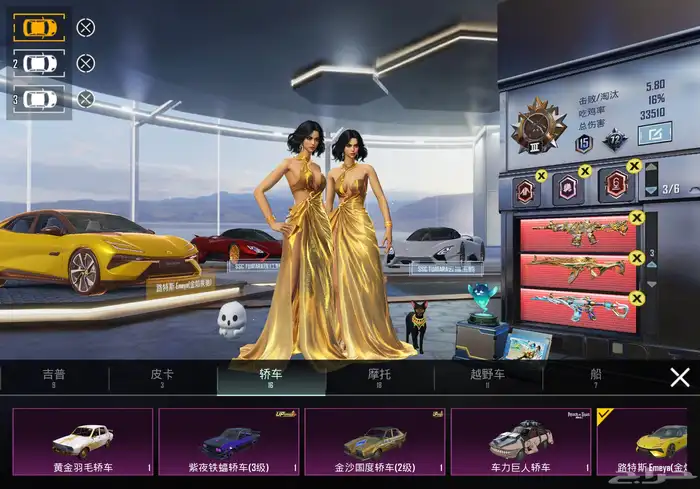Screen dimensions: 700x489
Task: Choose parking slot number 2
Action: click(x=39, y=63)
